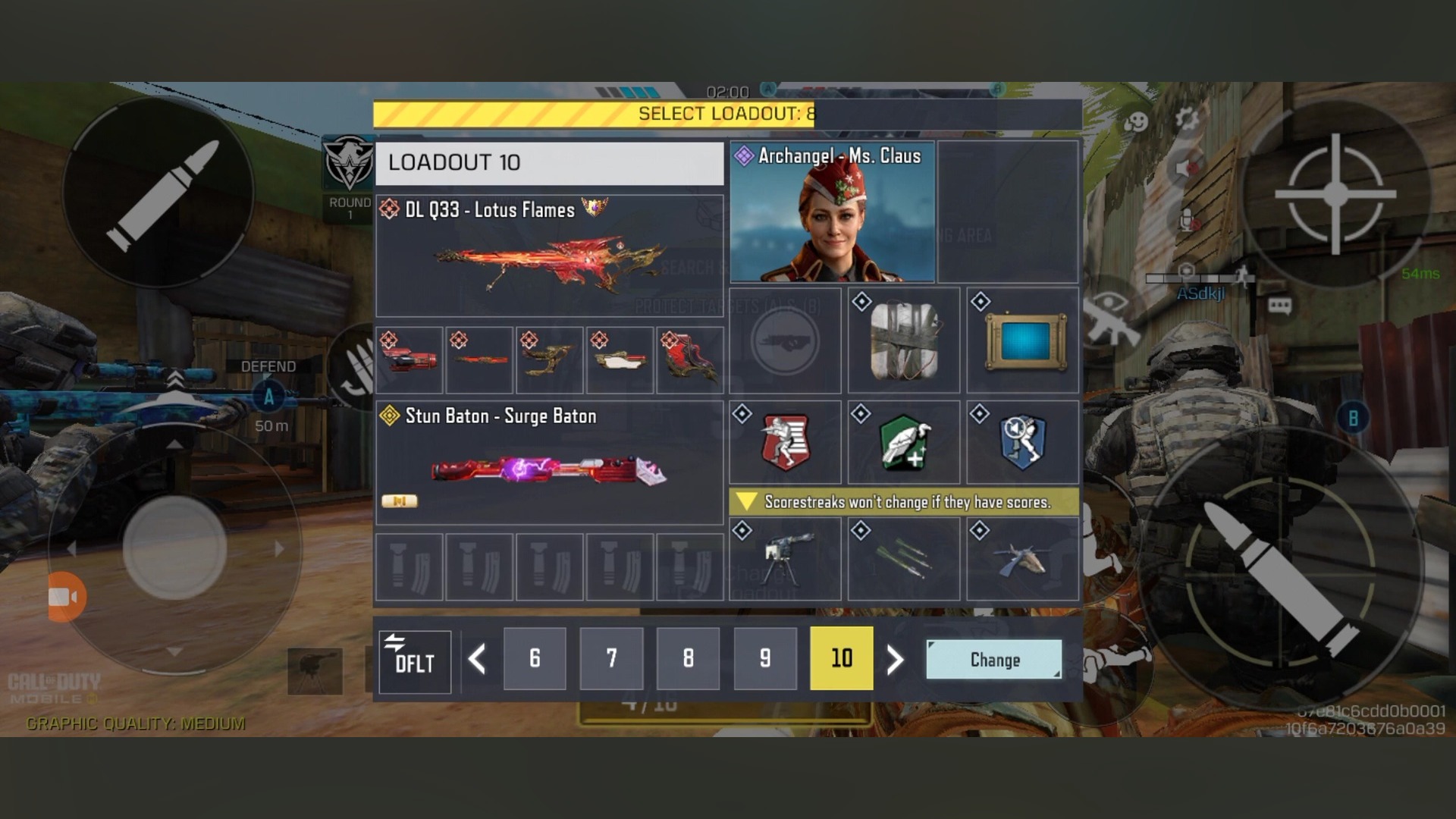Open the settings gear icon
The image size is (1456, 819).
(1186, 118)
